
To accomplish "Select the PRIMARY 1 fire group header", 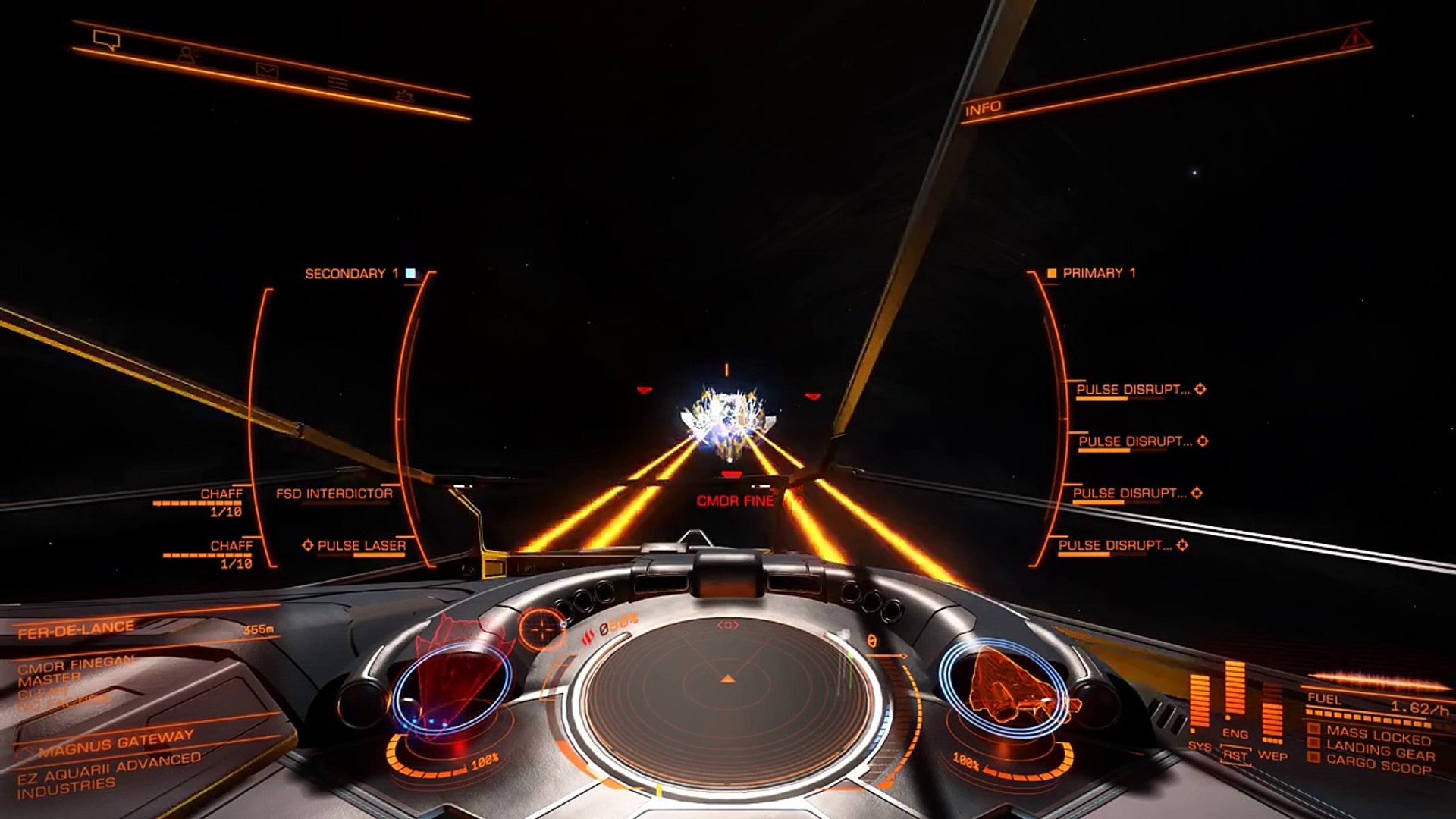I will [x=1099, y=273].
